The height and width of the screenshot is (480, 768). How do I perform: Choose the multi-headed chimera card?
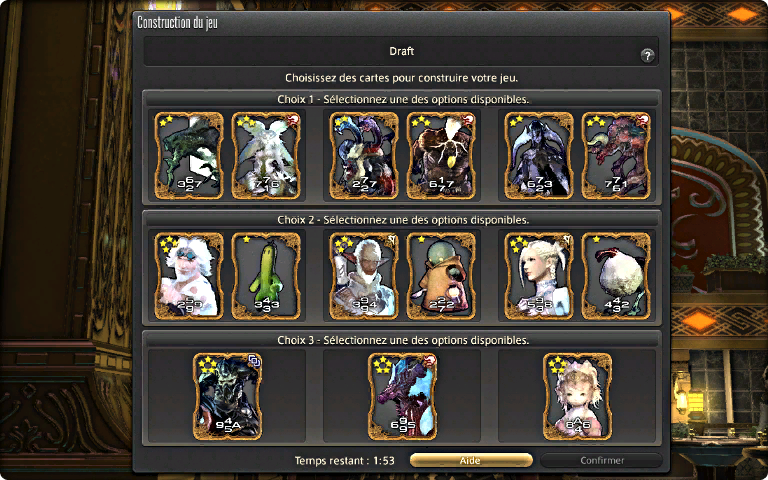(x=364, y=155)
